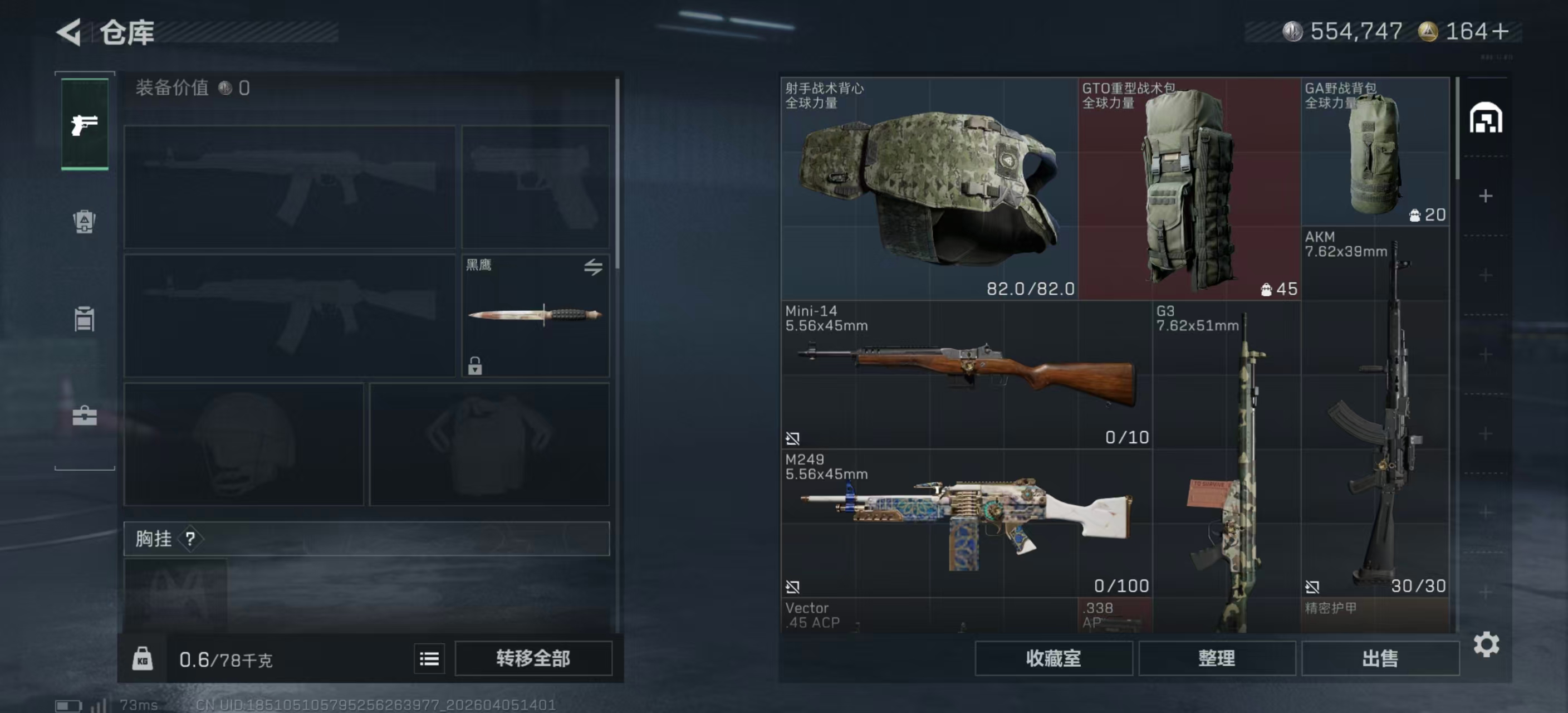Image resolution: width=1568 pixels, height=713 pixels.
Task: Open the list view button
Action: tap(429, 658)
